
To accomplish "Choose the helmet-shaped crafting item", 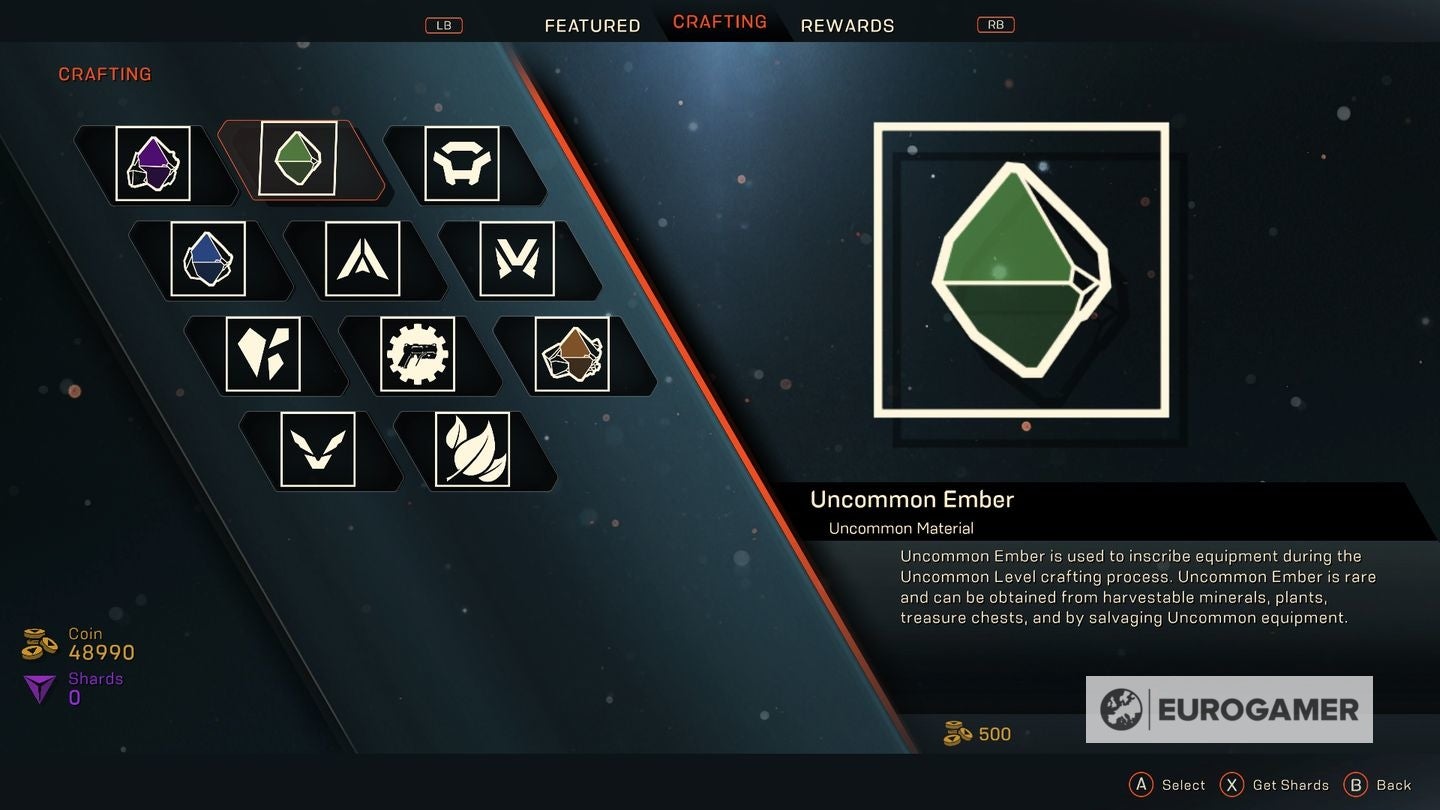I will (462, 164).
